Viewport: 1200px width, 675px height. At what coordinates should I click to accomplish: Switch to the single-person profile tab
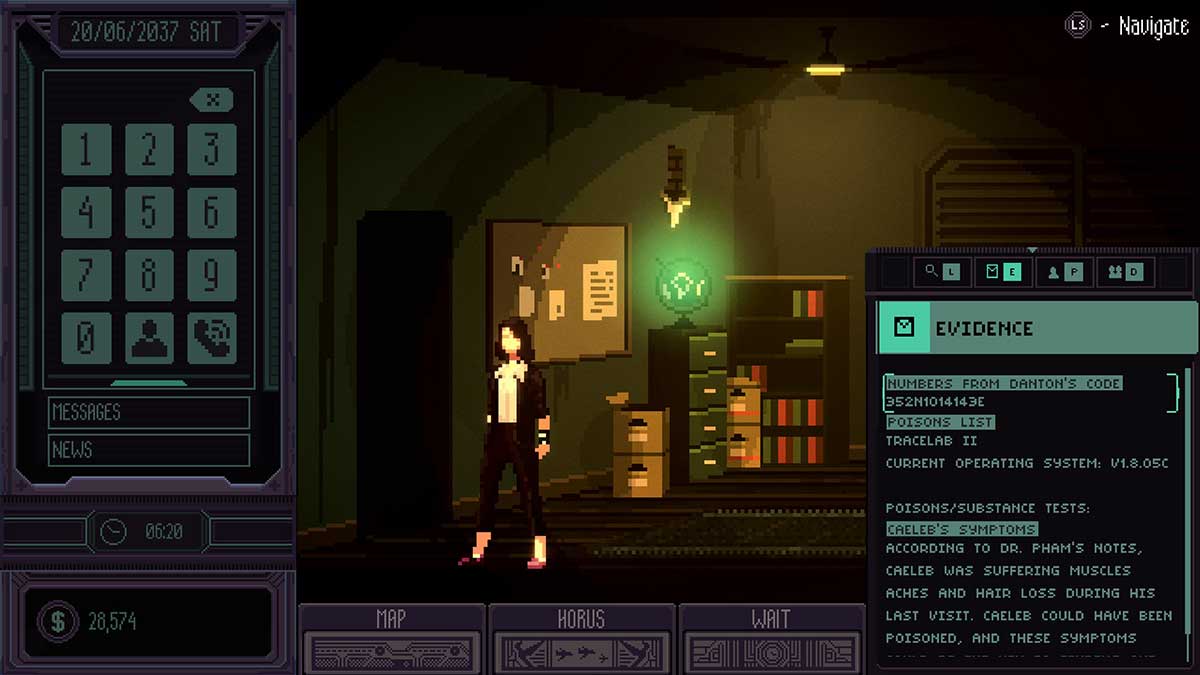1061,271
